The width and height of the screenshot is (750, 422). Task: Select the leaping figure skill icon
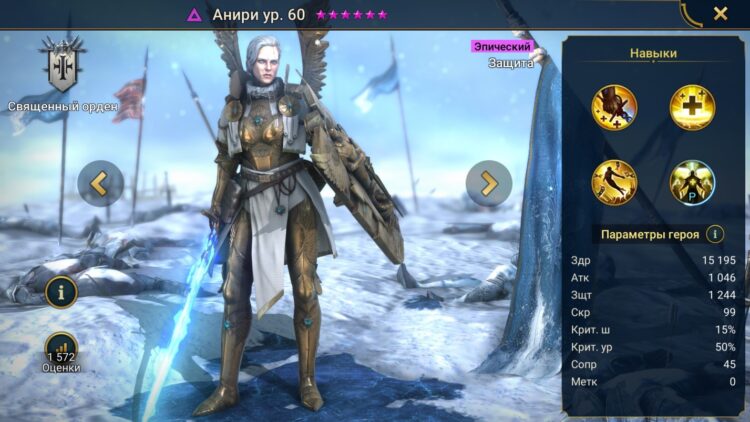pyautogui.click(x=614, y=183)
